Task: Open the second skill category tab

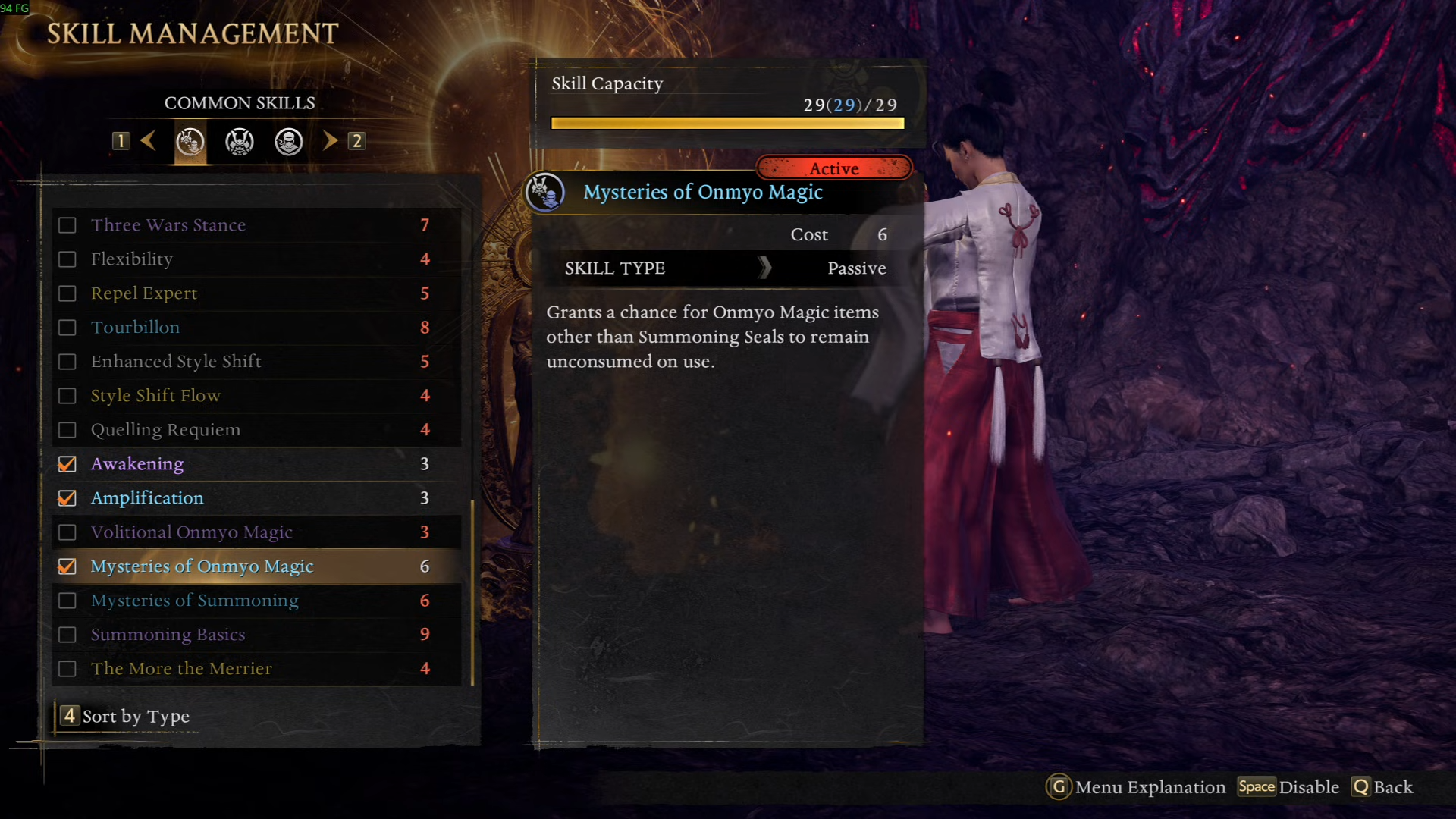Action: pyautogui.click(x=240, y=142)
